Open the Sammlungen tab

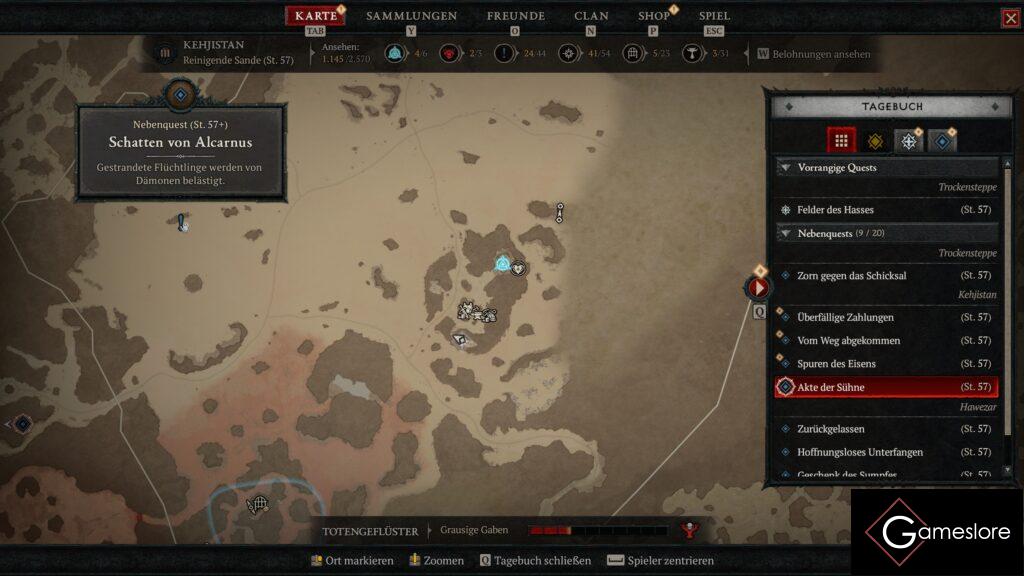click(x=411, y=16)
